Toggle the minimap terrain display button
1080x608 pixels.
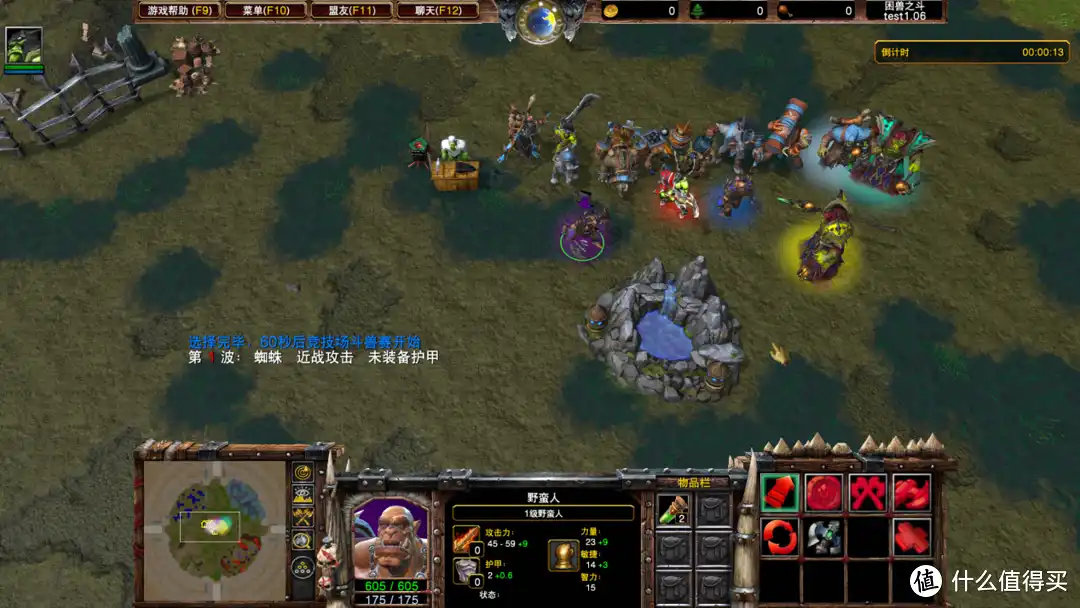tap(302, 494)
